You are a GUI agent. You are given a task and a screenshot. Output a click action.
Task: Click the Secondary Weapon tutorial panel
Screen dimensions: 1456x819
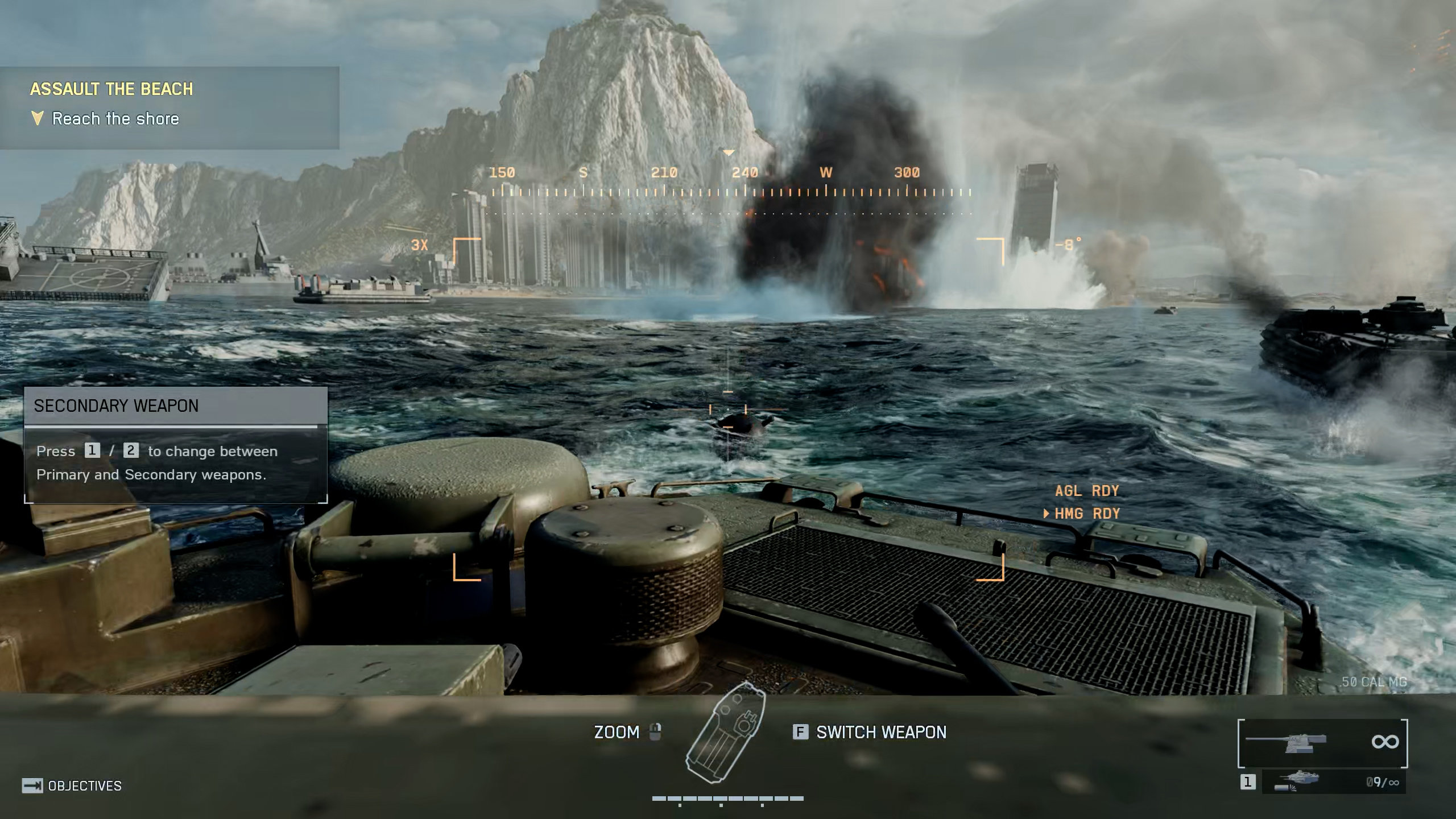click(x=176, y=445)
